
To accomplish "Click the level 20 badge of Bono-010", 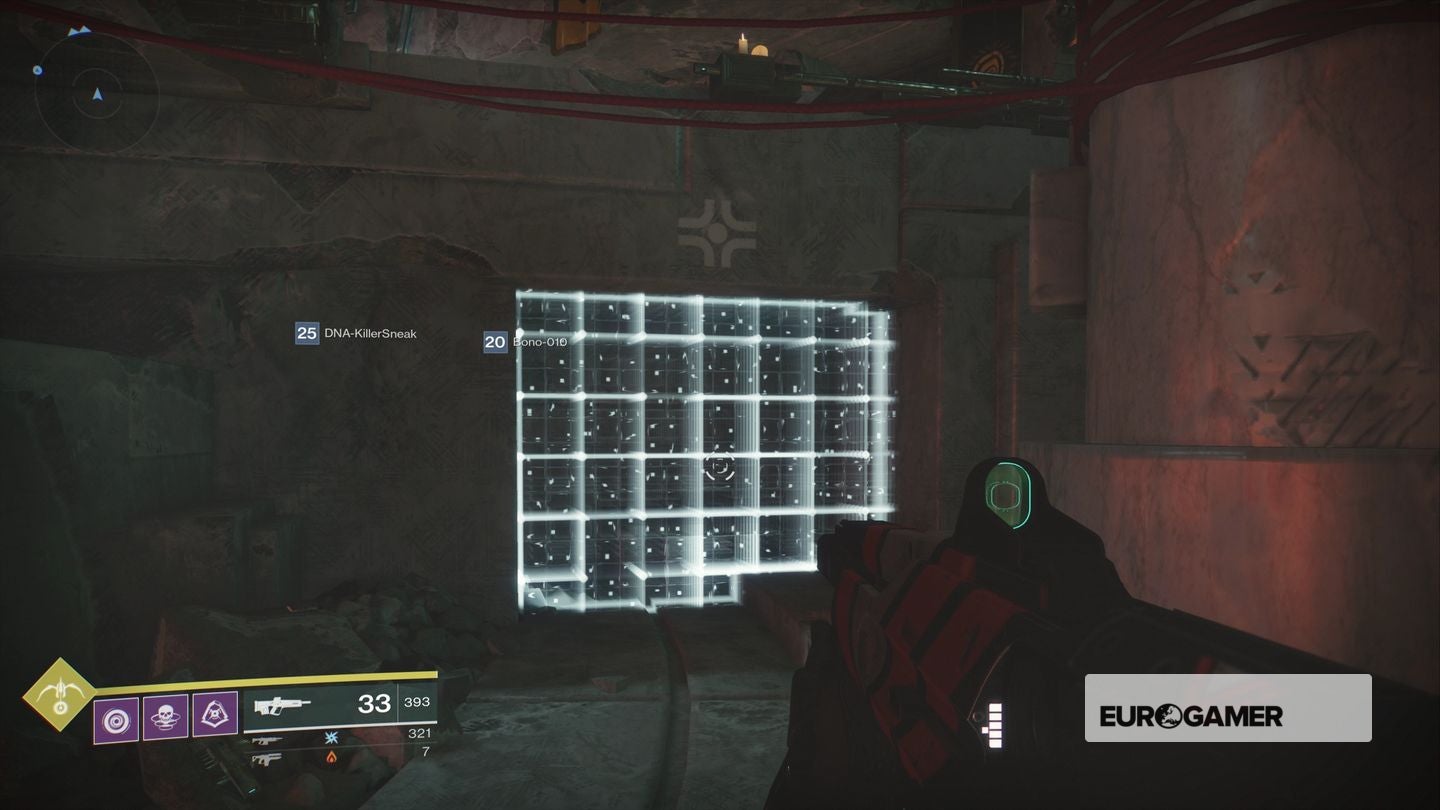I will [x=494, y=341].
